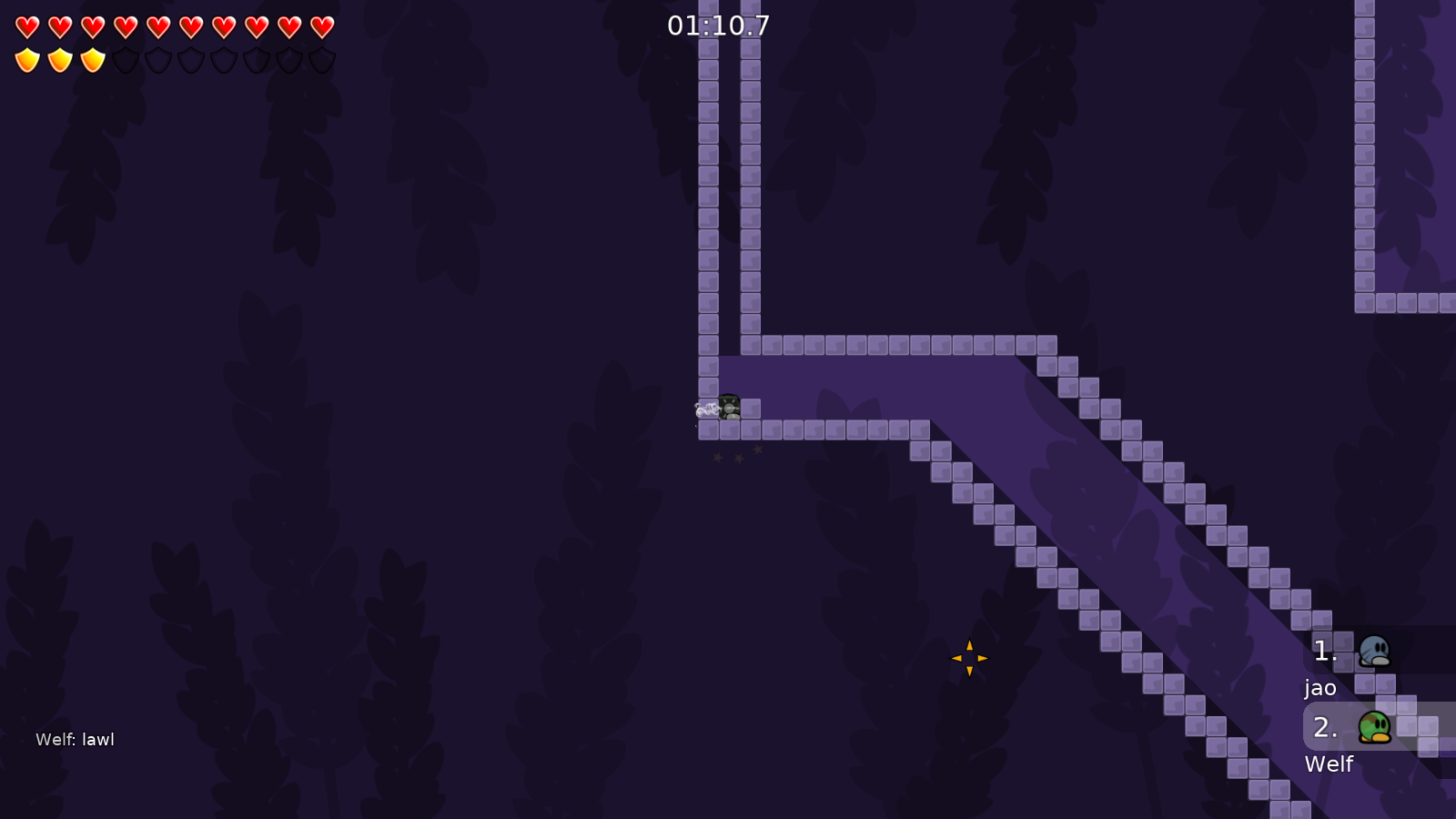Select the last heart in the health row

[320, 25]
